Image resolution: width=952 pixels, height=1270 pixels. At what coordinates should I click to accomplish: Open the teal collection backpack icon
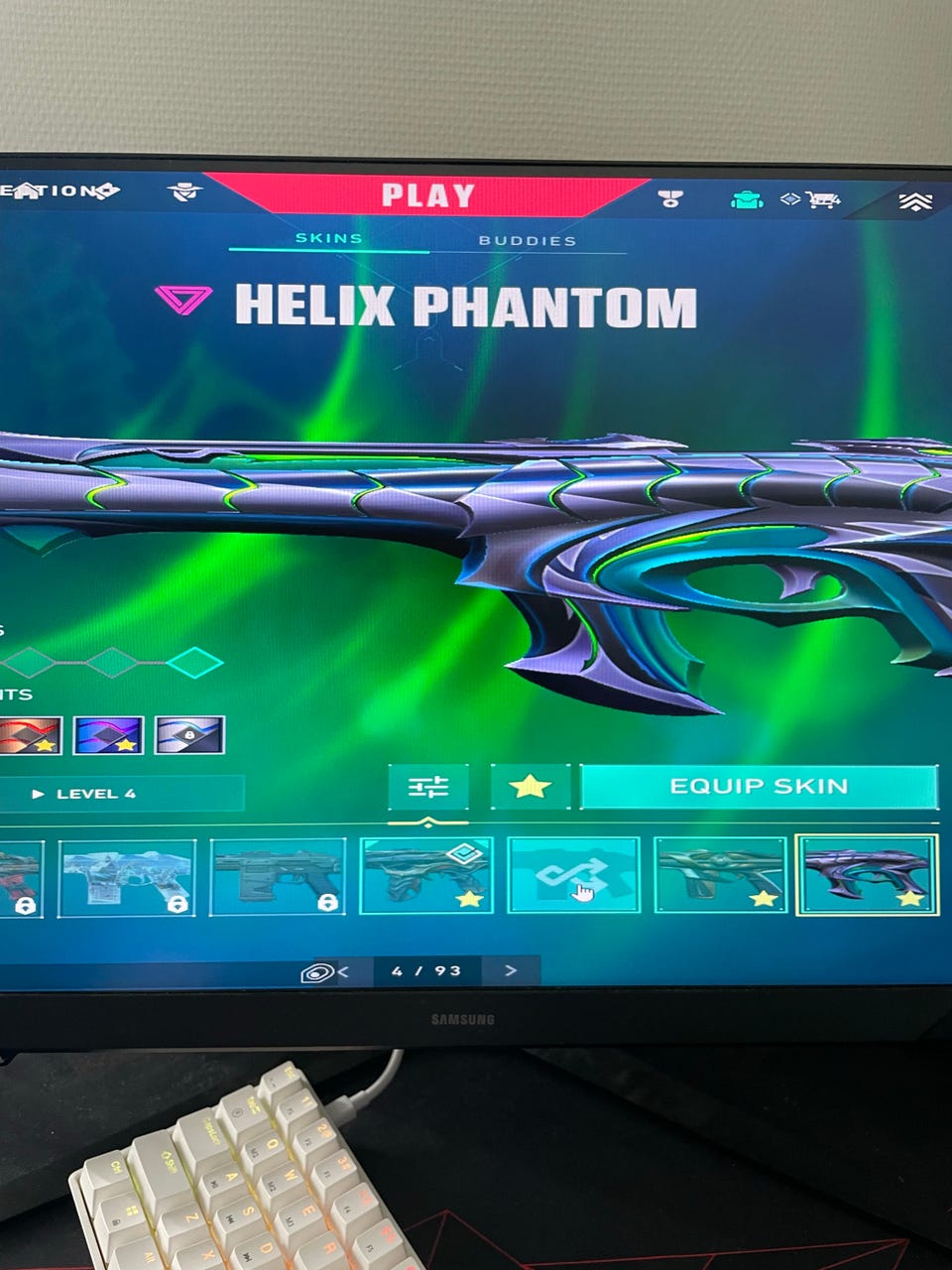pyautogui.click(x=747, y=199)
